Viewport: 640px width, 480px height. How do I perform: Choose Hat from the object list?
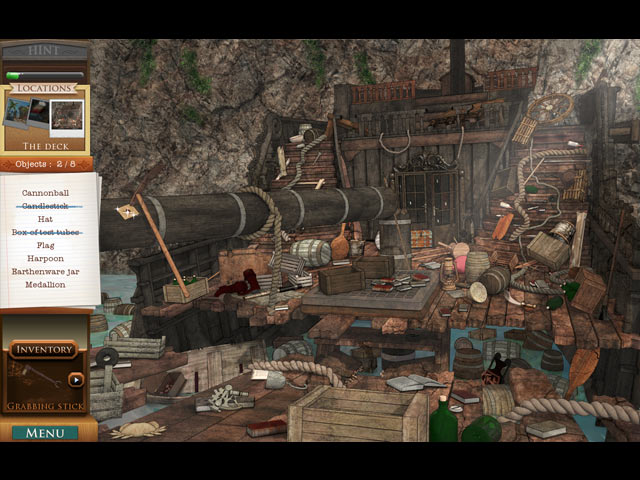[45, 218]
